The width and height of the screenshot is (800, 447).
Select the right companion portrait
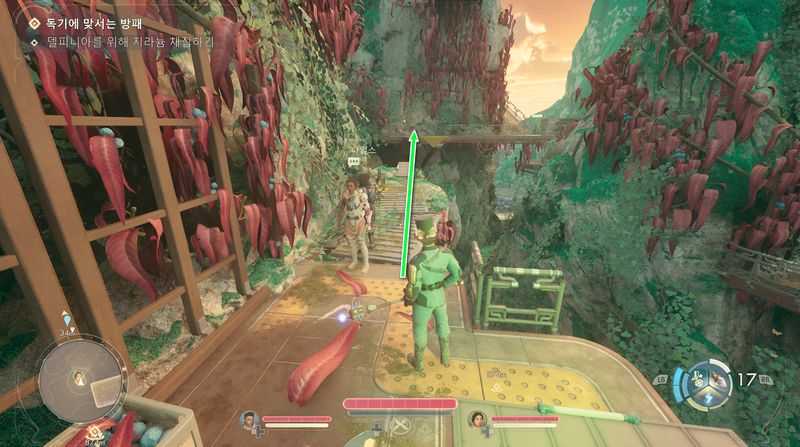476,418
